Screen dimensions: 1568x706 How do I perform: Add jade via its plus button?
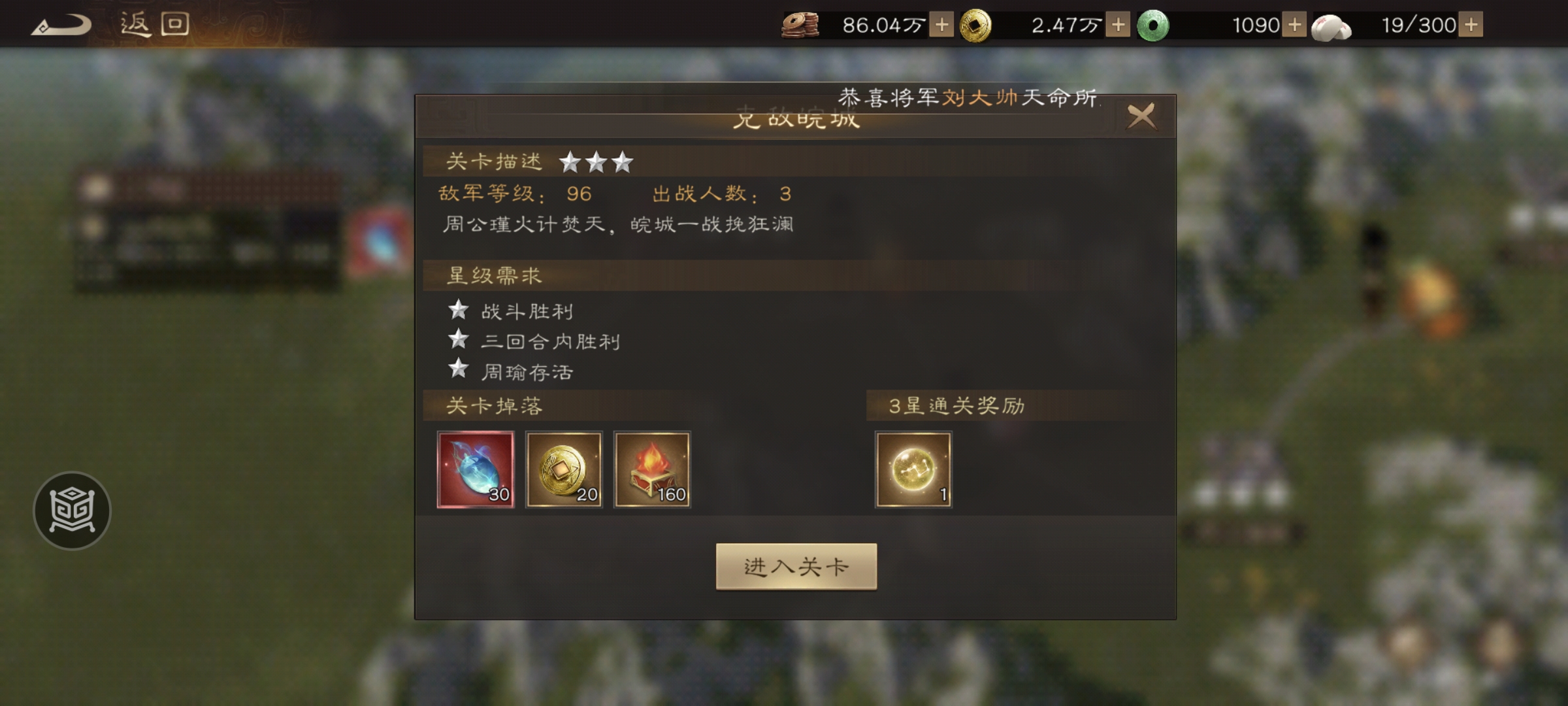pos(1296,26)
